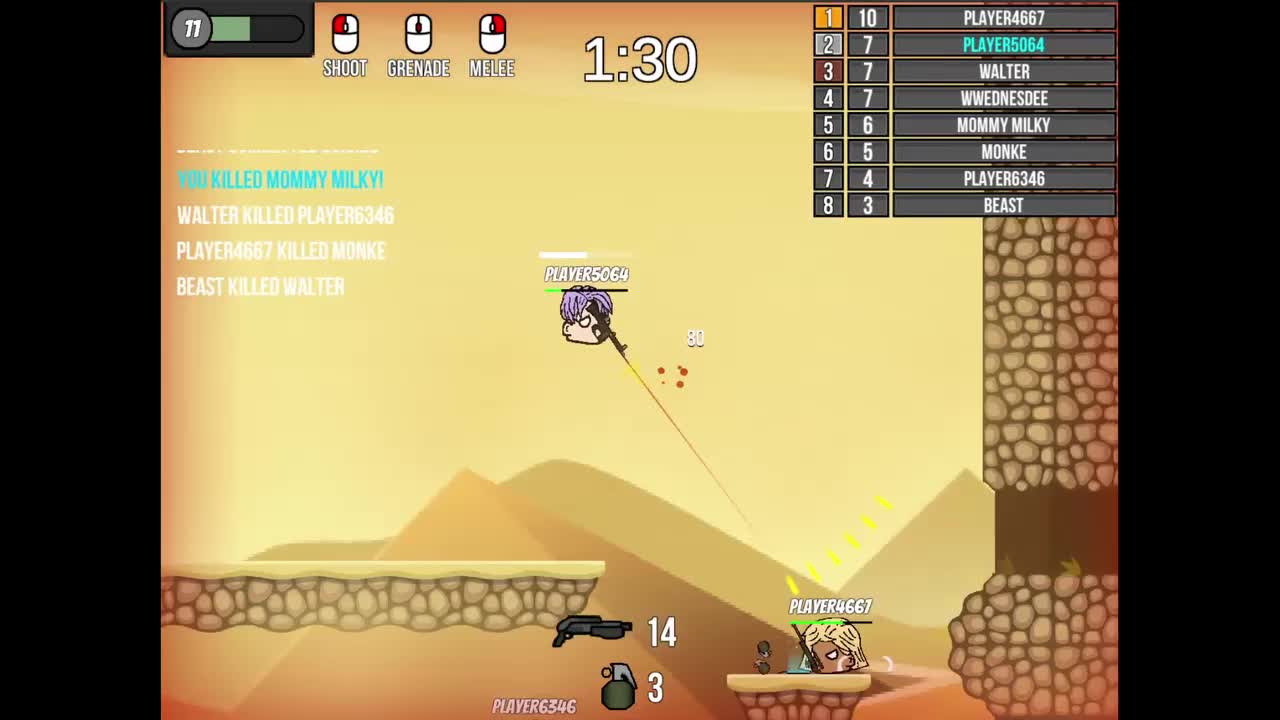This screenshot has width=1280, height=720.
Task: Click the GRENADE mouse control icon
Action: [418, 35]
